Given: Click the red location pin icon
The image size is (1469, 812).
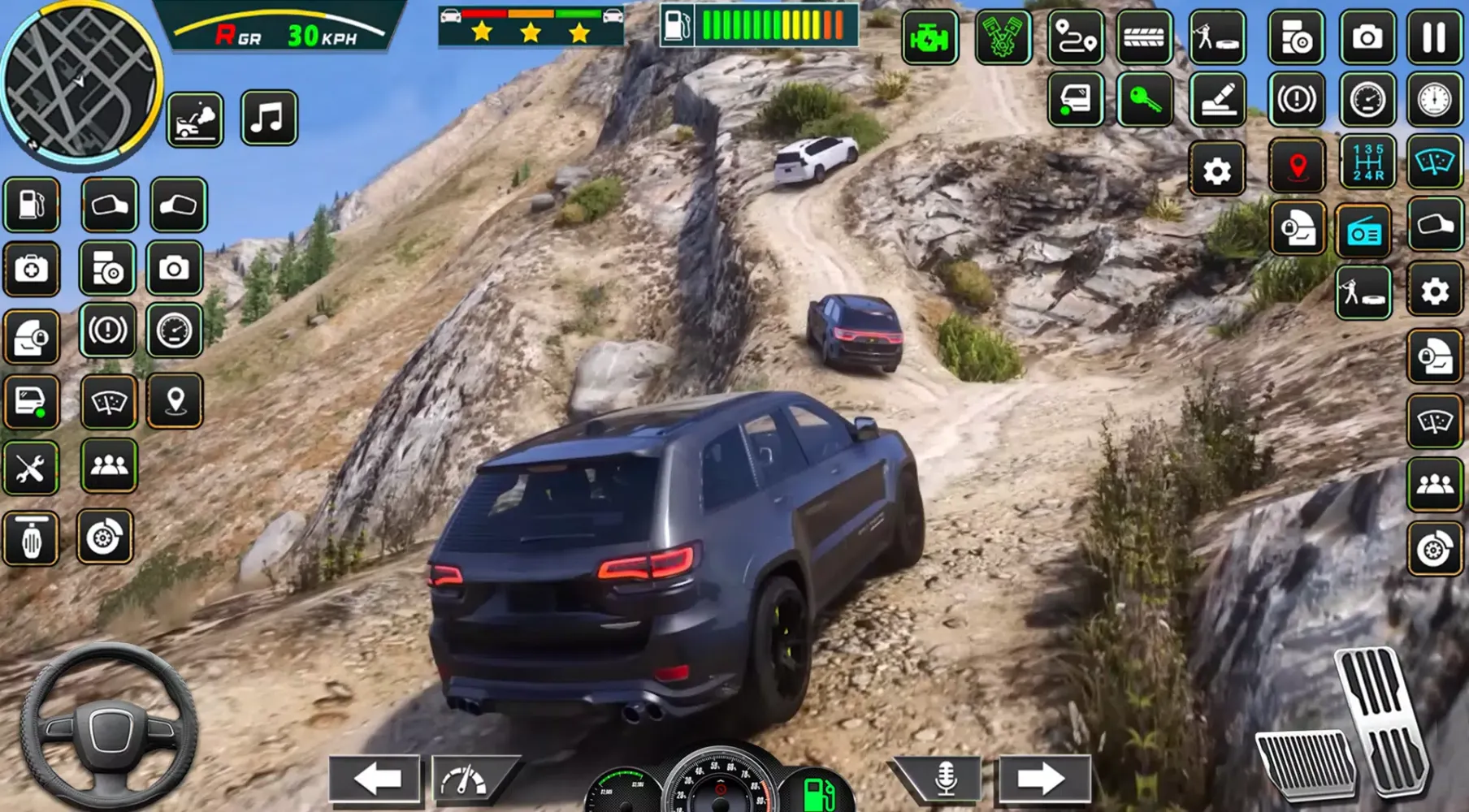Looking at the screenshot, I should coord(1298,166).
